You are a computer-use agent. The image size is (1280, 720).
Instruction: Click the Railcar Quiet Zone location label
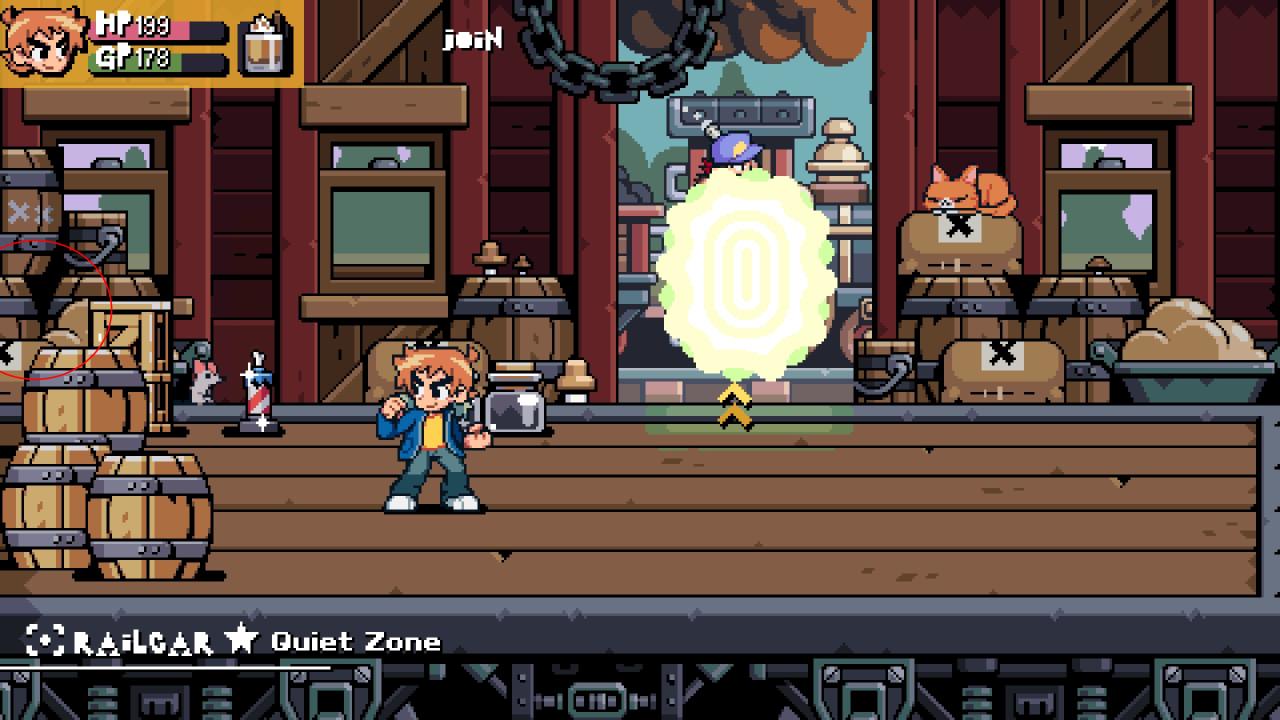coord(234,641)
